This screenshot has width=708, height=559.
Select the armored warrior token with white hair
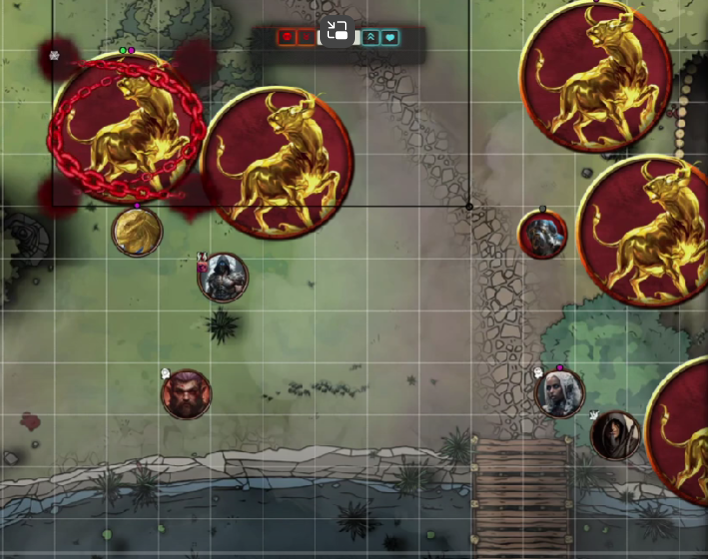pyautogui.click(x=223, y=277)
